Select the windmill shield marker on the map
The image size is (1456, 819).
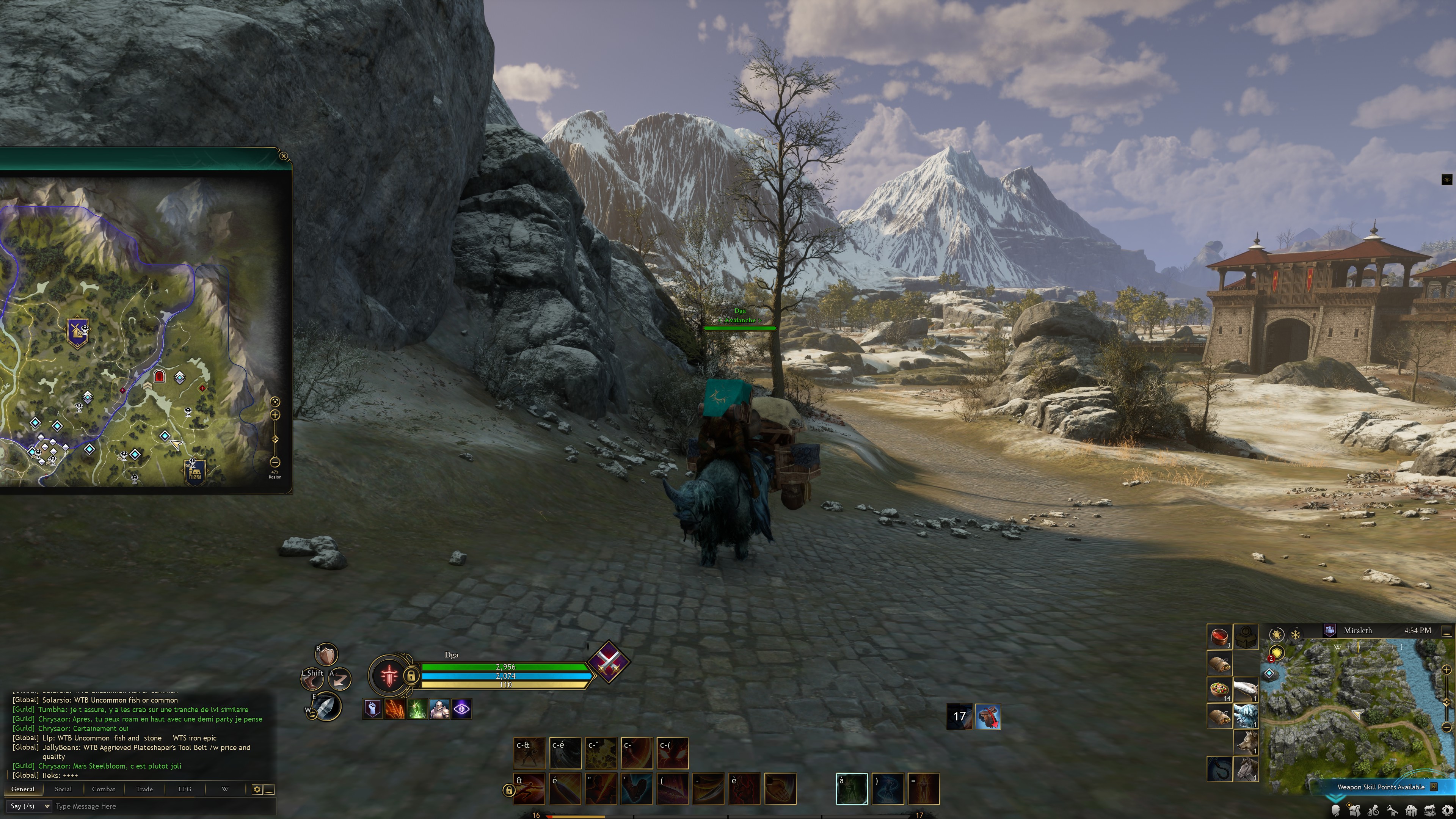(77, 332)
